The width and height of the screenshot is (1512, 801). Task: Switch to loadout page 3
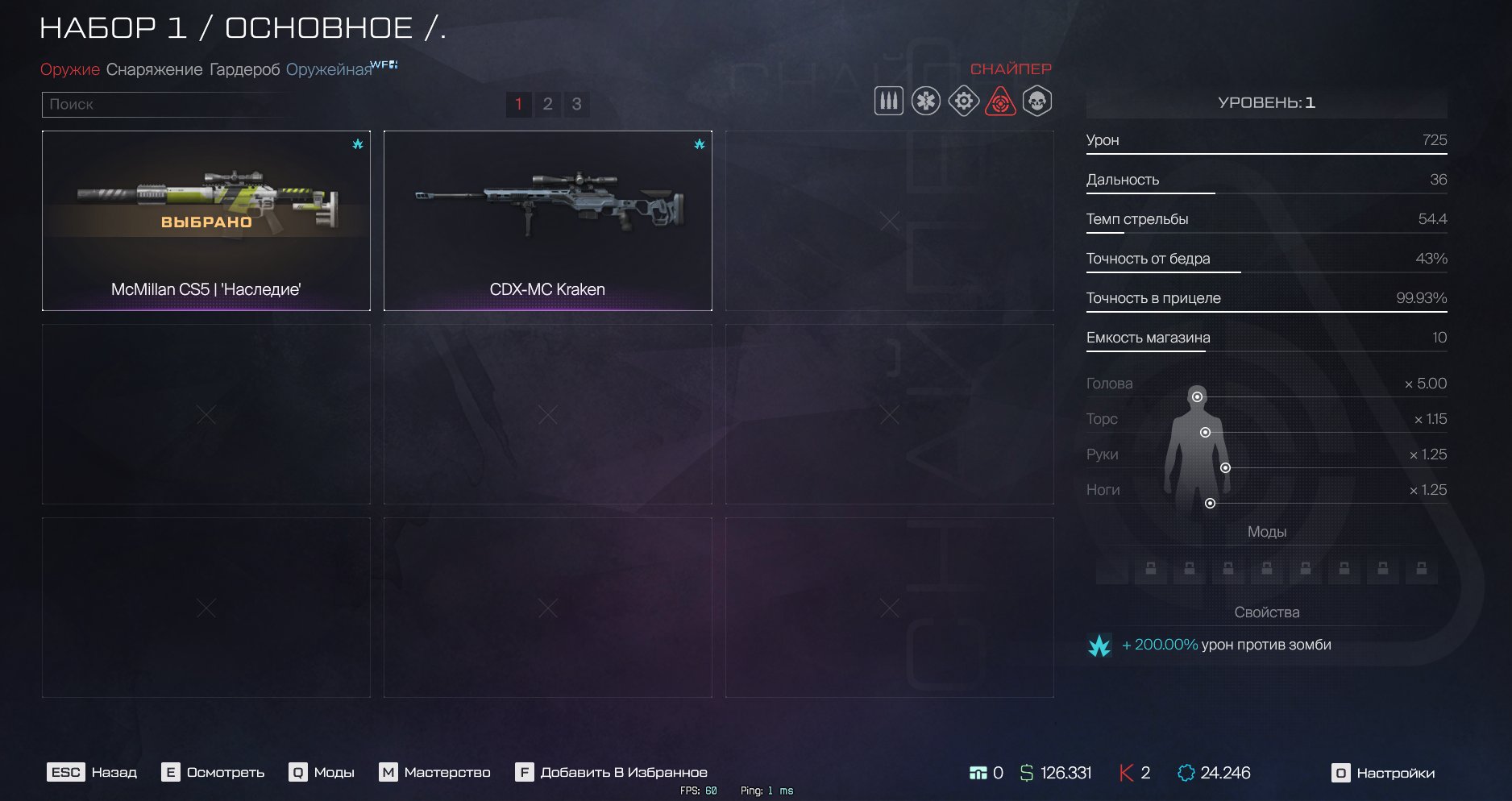(x=576, y=104)
